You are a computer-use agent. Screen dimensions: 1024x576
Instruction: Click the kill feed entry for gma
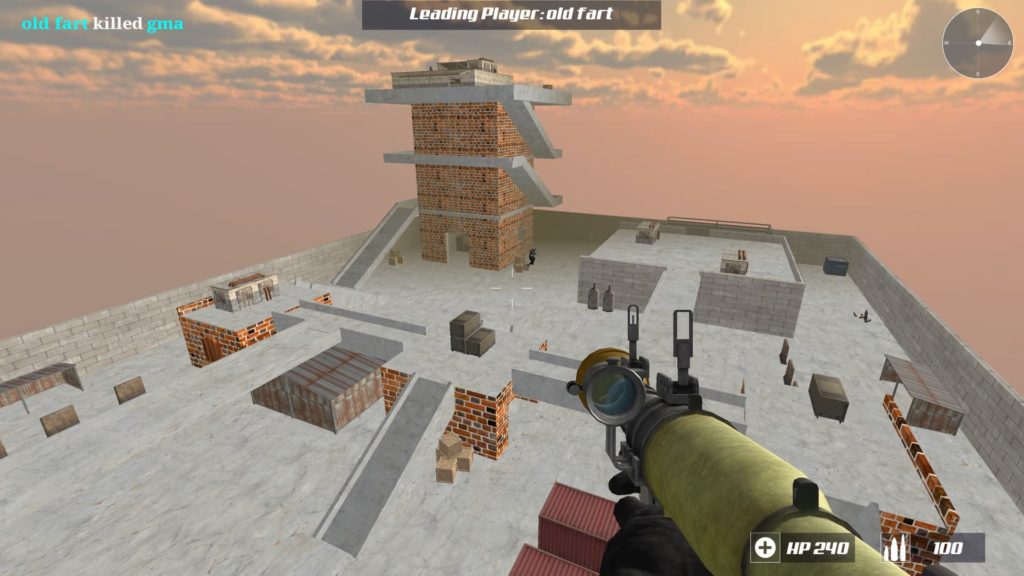103,24
